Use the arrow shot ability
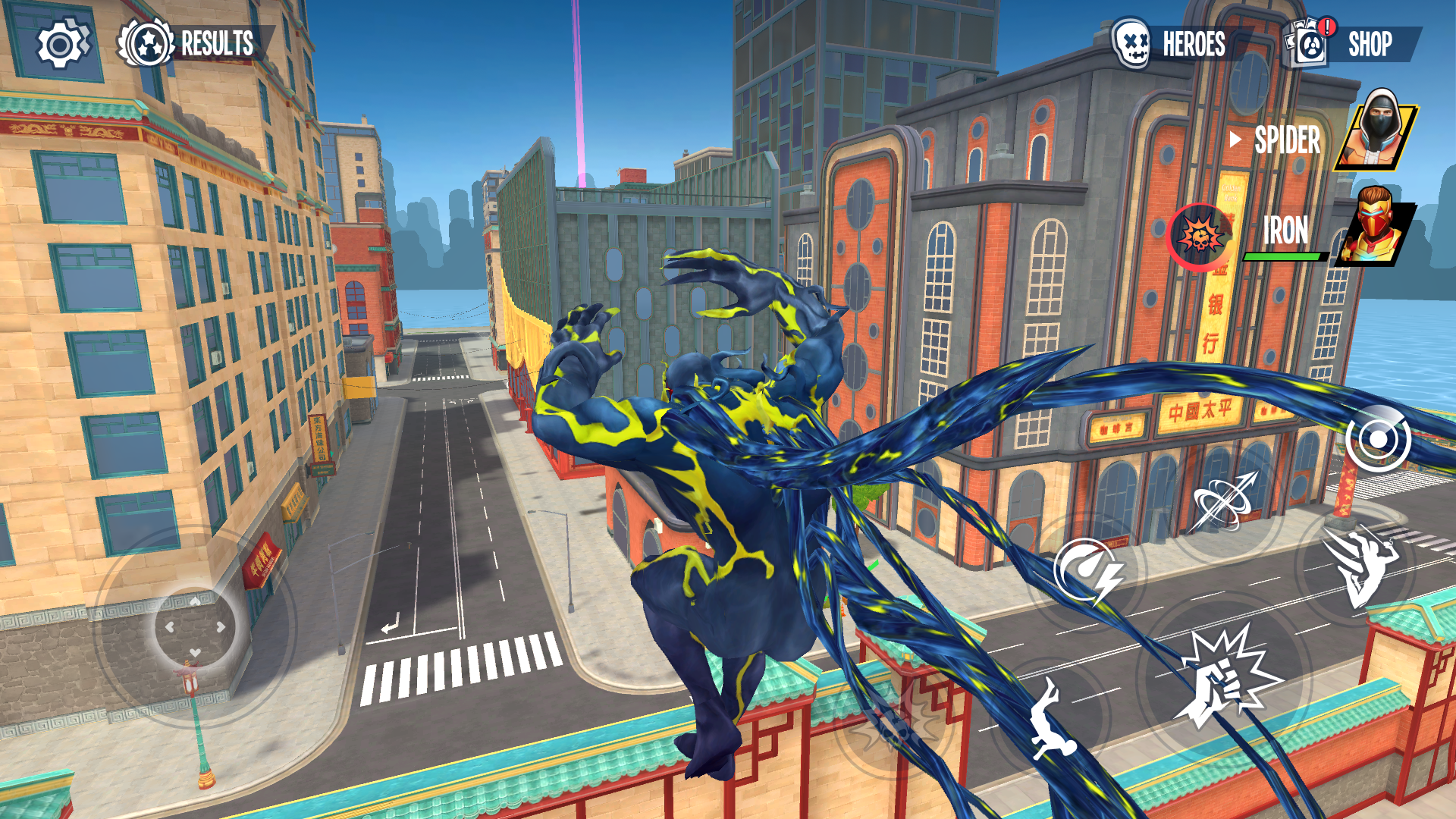Image resolution: width=1456 pixels, height=819 pixels. coord(1223,500)
